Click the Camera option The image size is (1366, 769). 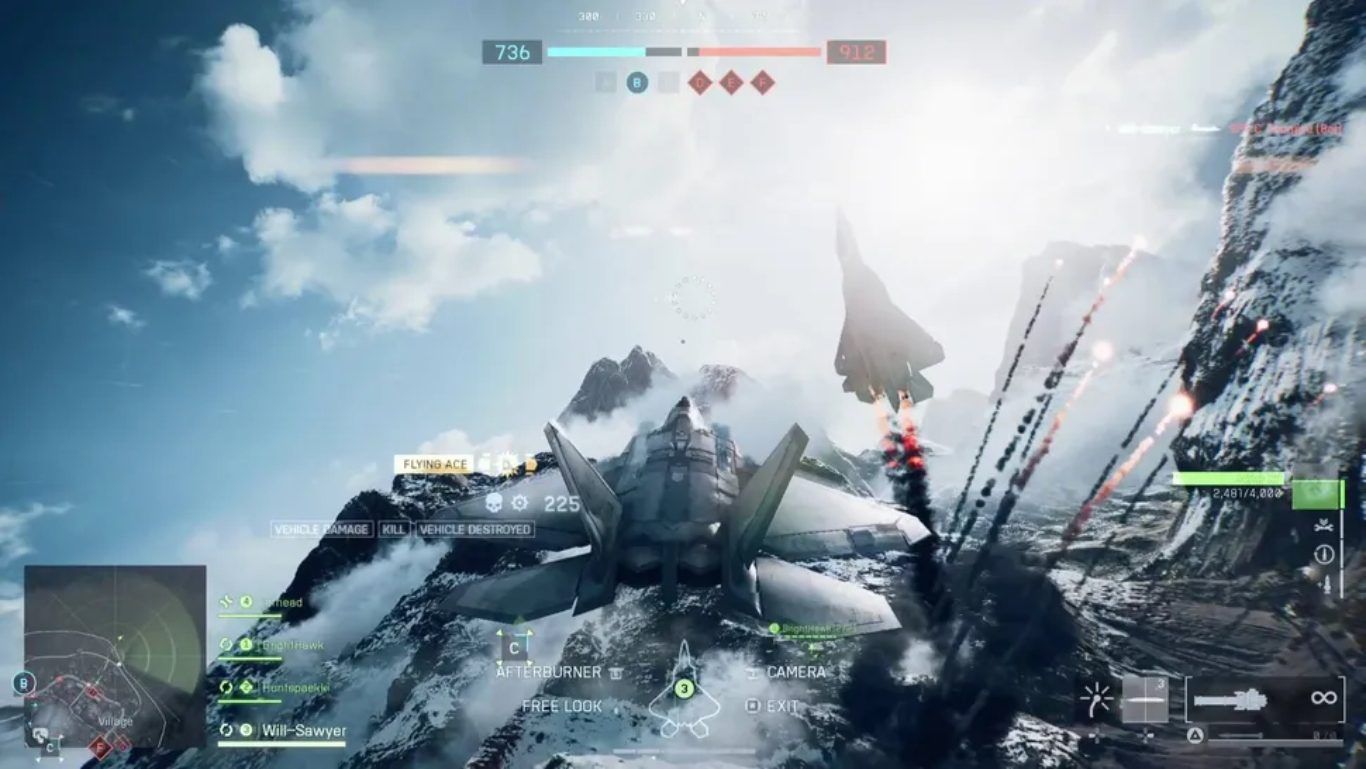point(796,673)
